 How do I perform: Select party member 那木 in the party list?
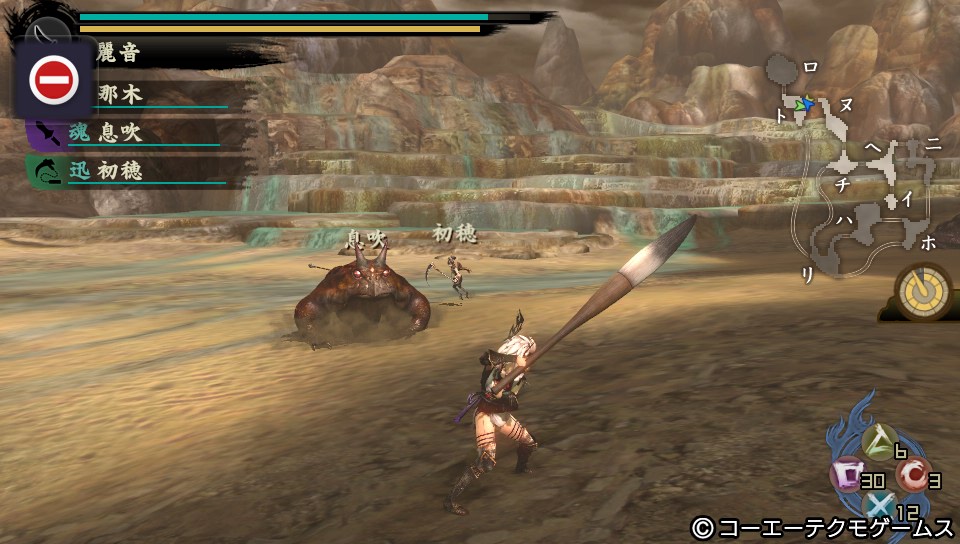pyautogui.click(x=120, y=94)
